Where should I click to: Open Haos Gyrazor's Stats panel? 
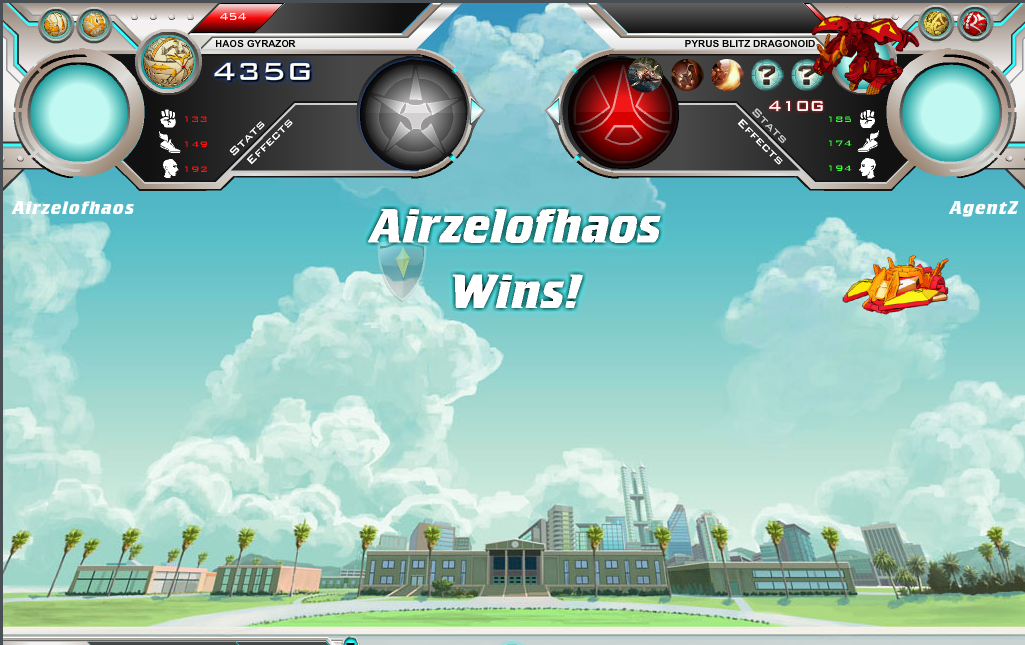(x=245, y=139)
